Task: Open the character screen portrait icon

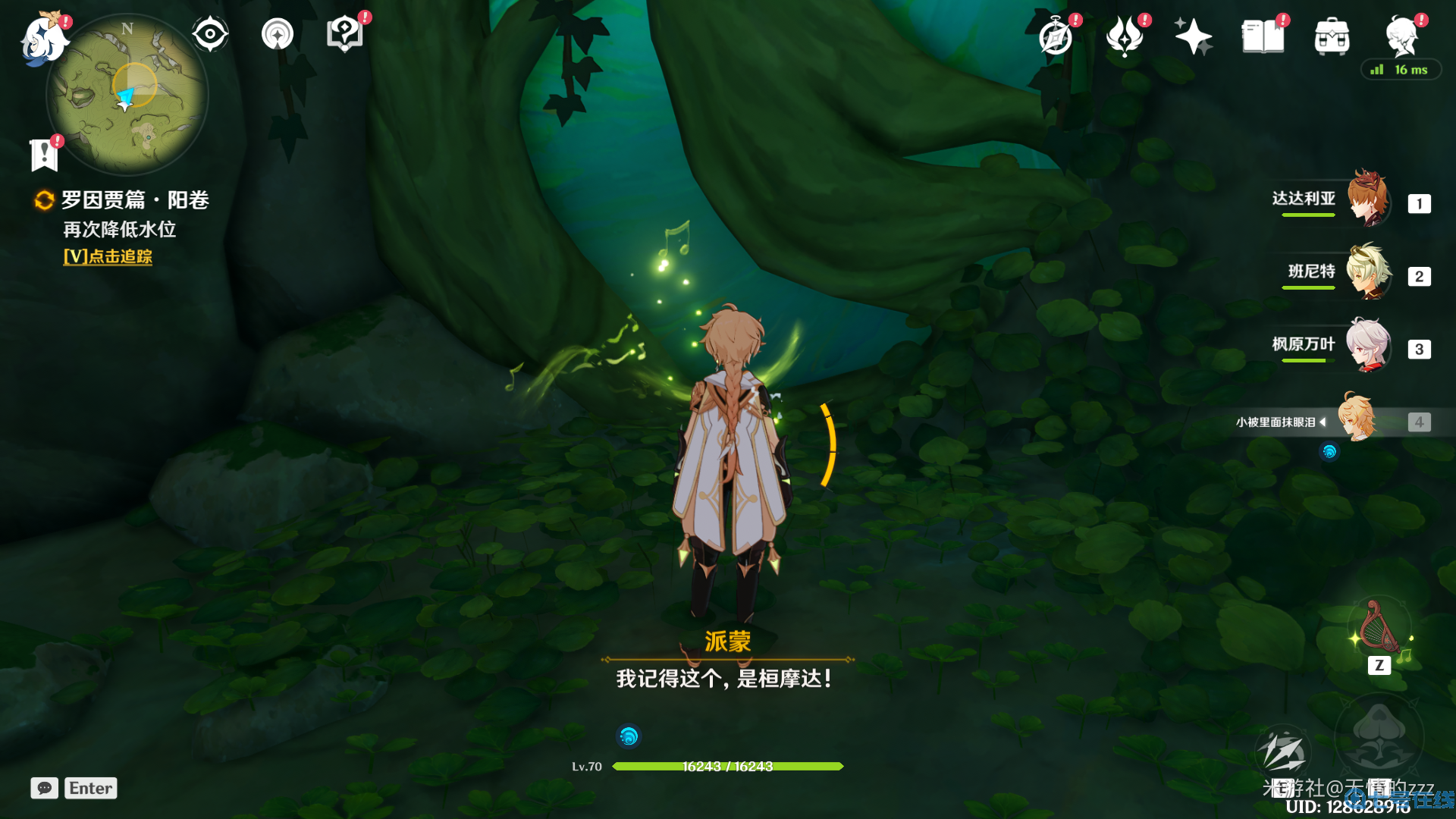Action: (1401, 35)
